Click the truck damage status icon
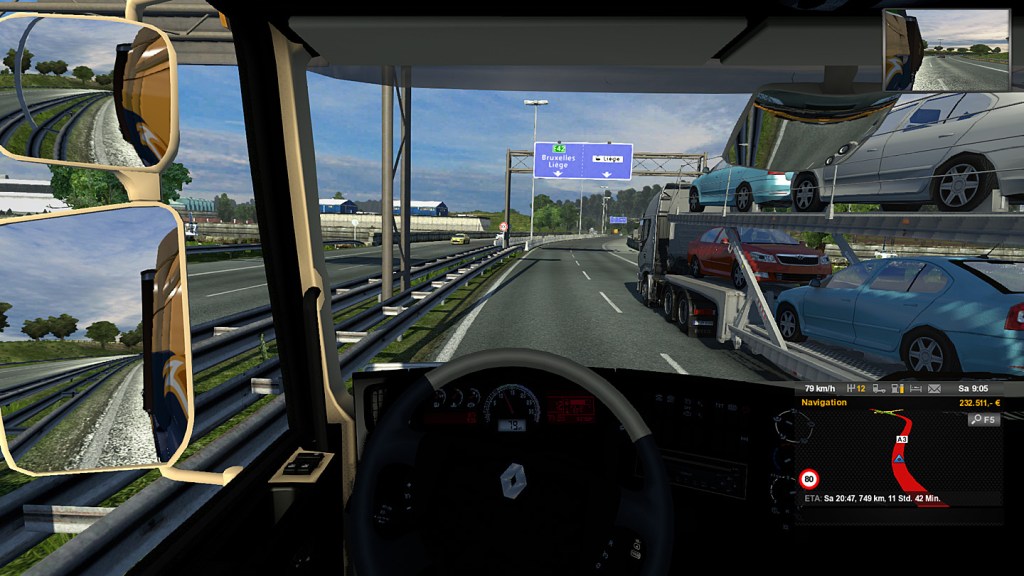This screenshot has width=1024, height=576. click(878, 388)
